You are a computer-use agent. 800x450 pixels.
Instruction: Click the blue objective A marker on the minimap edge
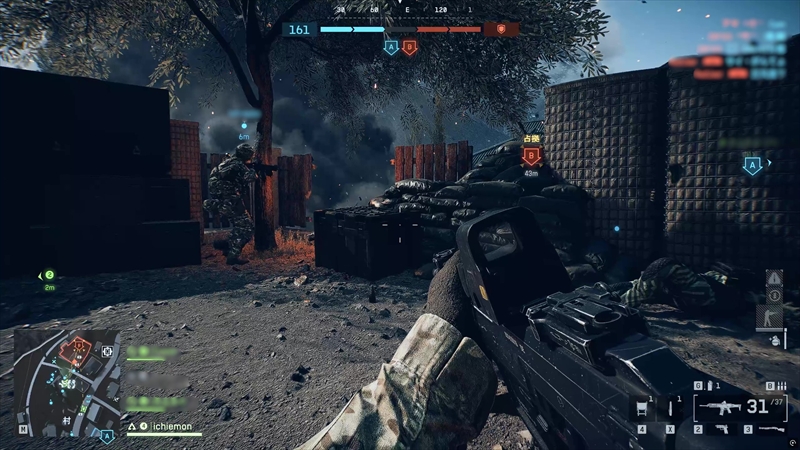click(x=107, y=435)
